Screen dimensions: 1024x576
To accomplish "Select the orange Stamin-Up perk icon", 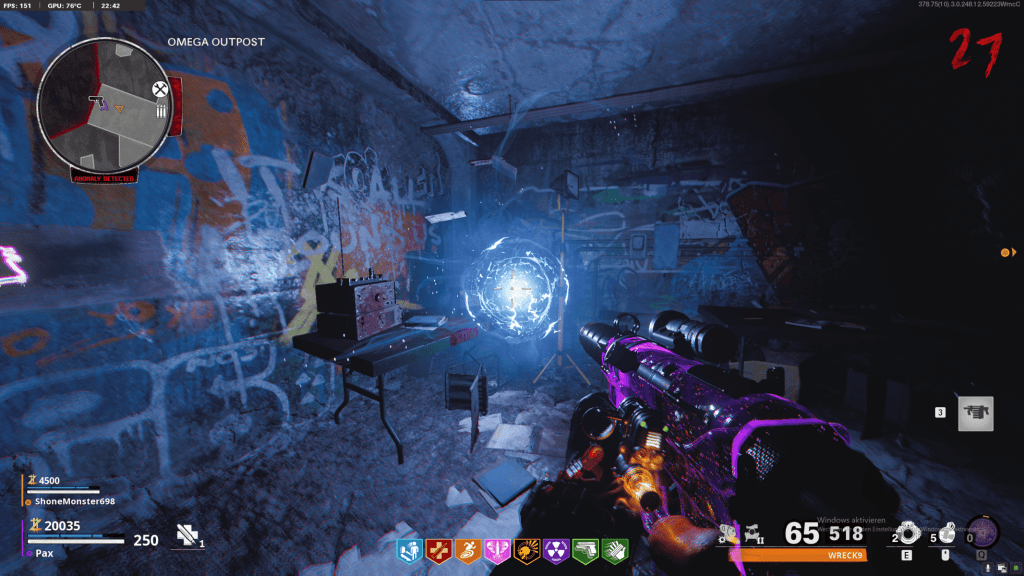I will pyautogui.click(x=468, y=549).
